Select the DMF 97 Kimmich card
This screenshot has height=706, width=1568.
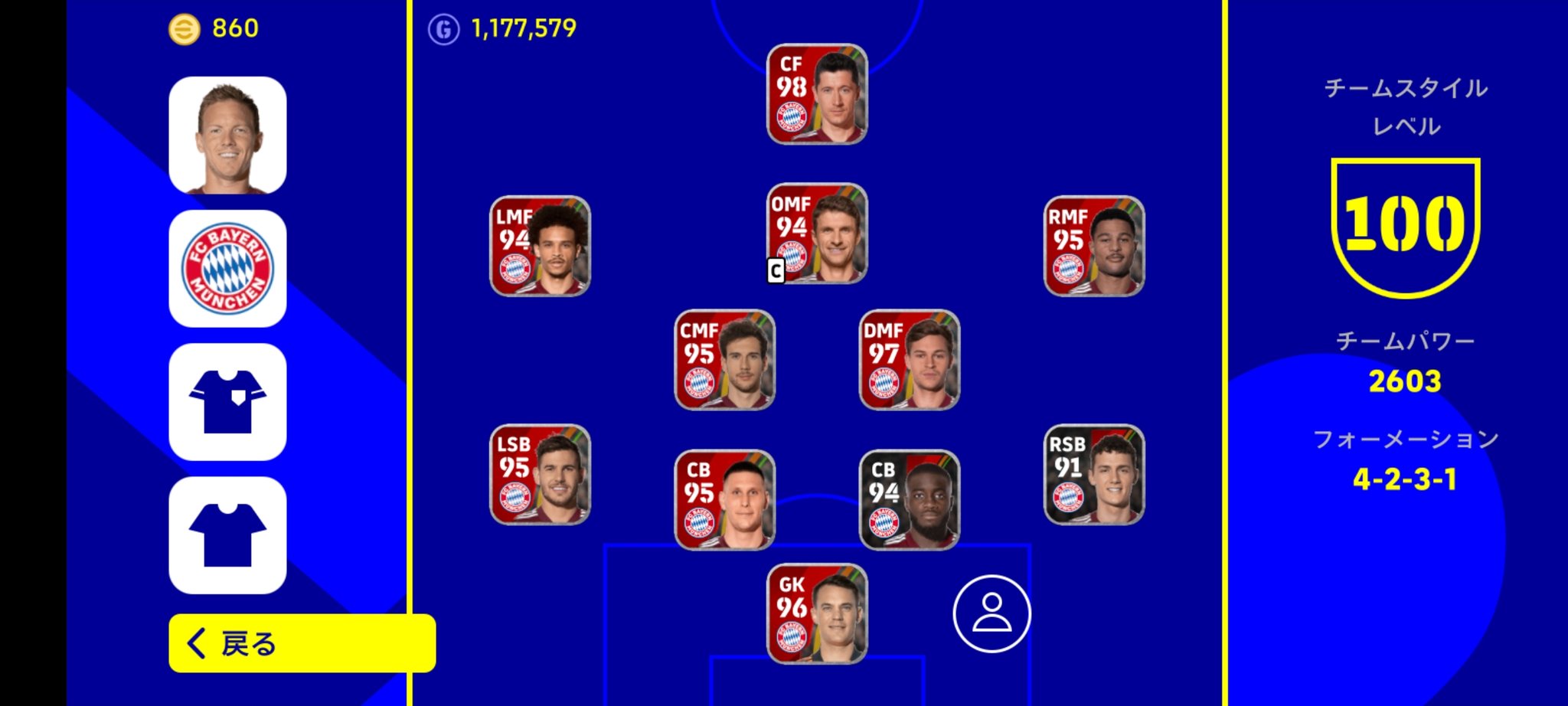point(908,360)
